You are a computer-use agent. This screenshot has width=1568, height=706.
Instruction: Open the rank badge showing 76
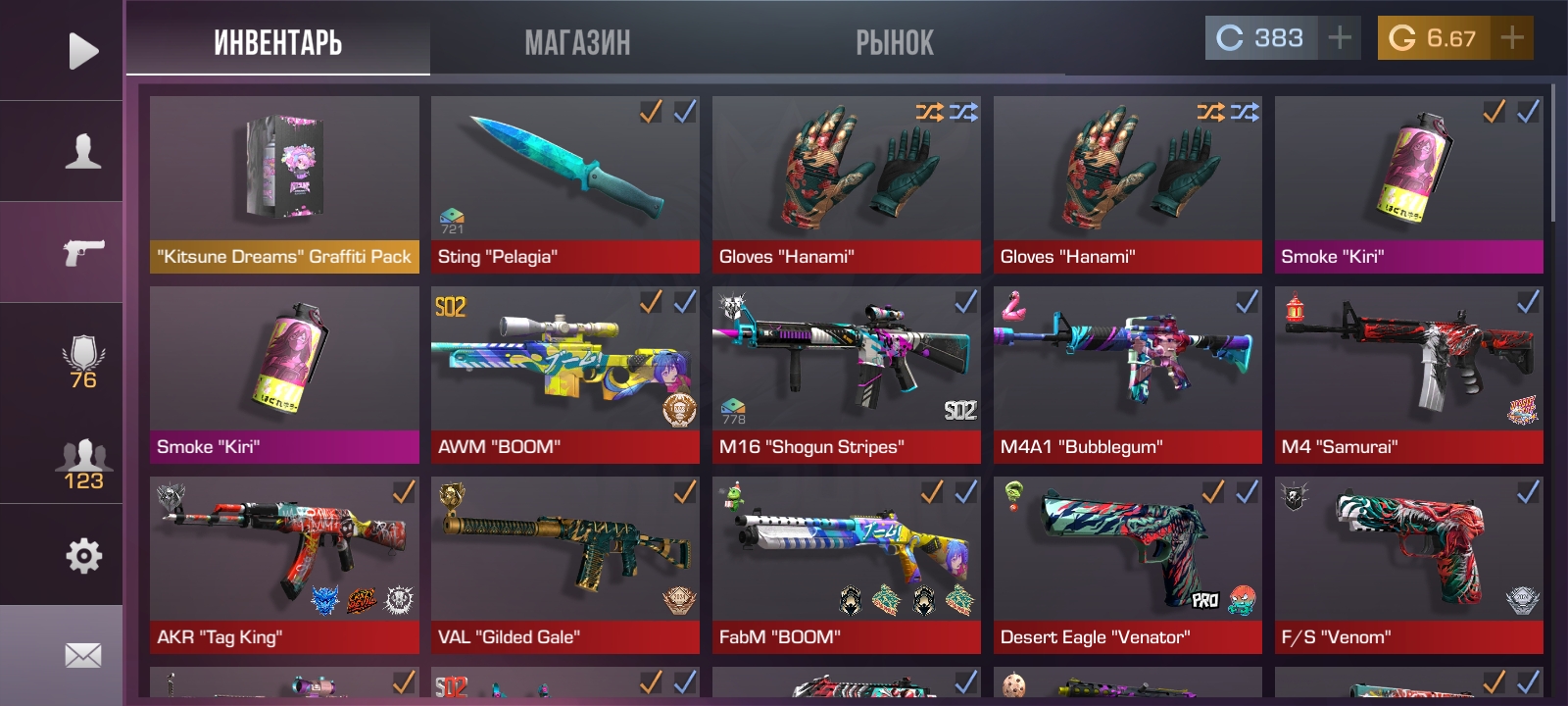pyautogui.click(x=82, y=362)
